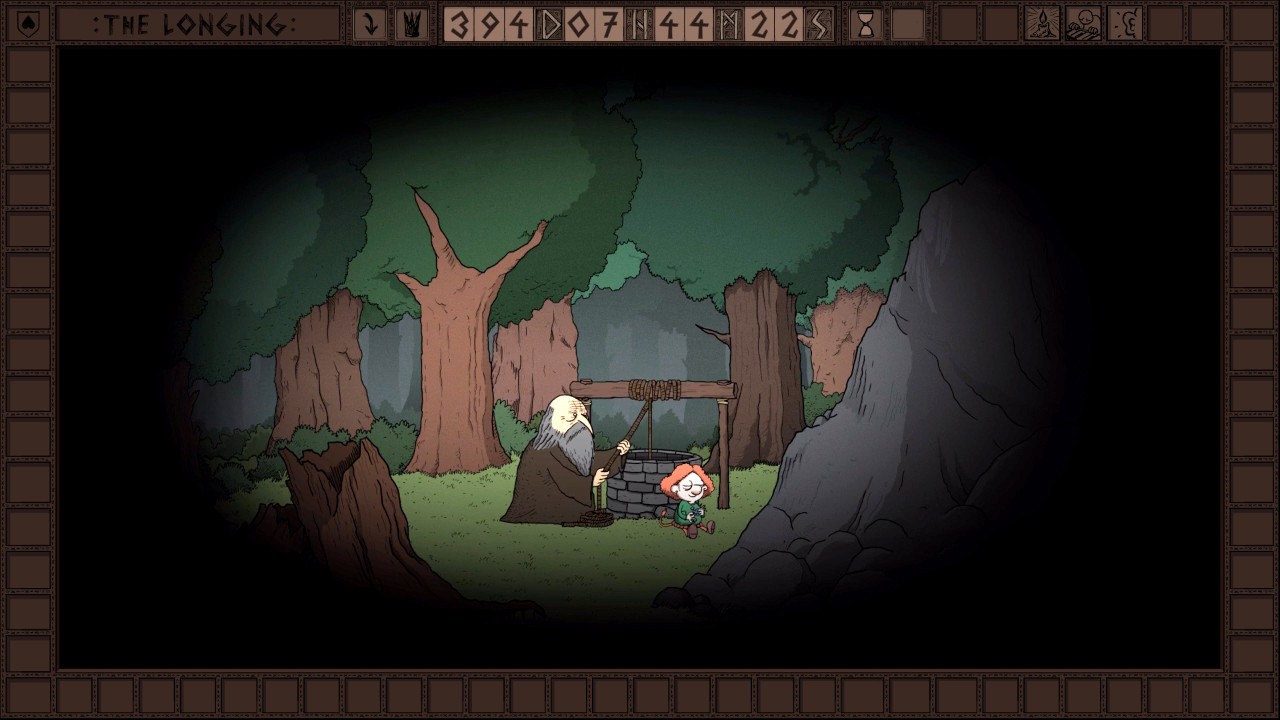
Task: Click The Longing title plaque
Action: 197,24
